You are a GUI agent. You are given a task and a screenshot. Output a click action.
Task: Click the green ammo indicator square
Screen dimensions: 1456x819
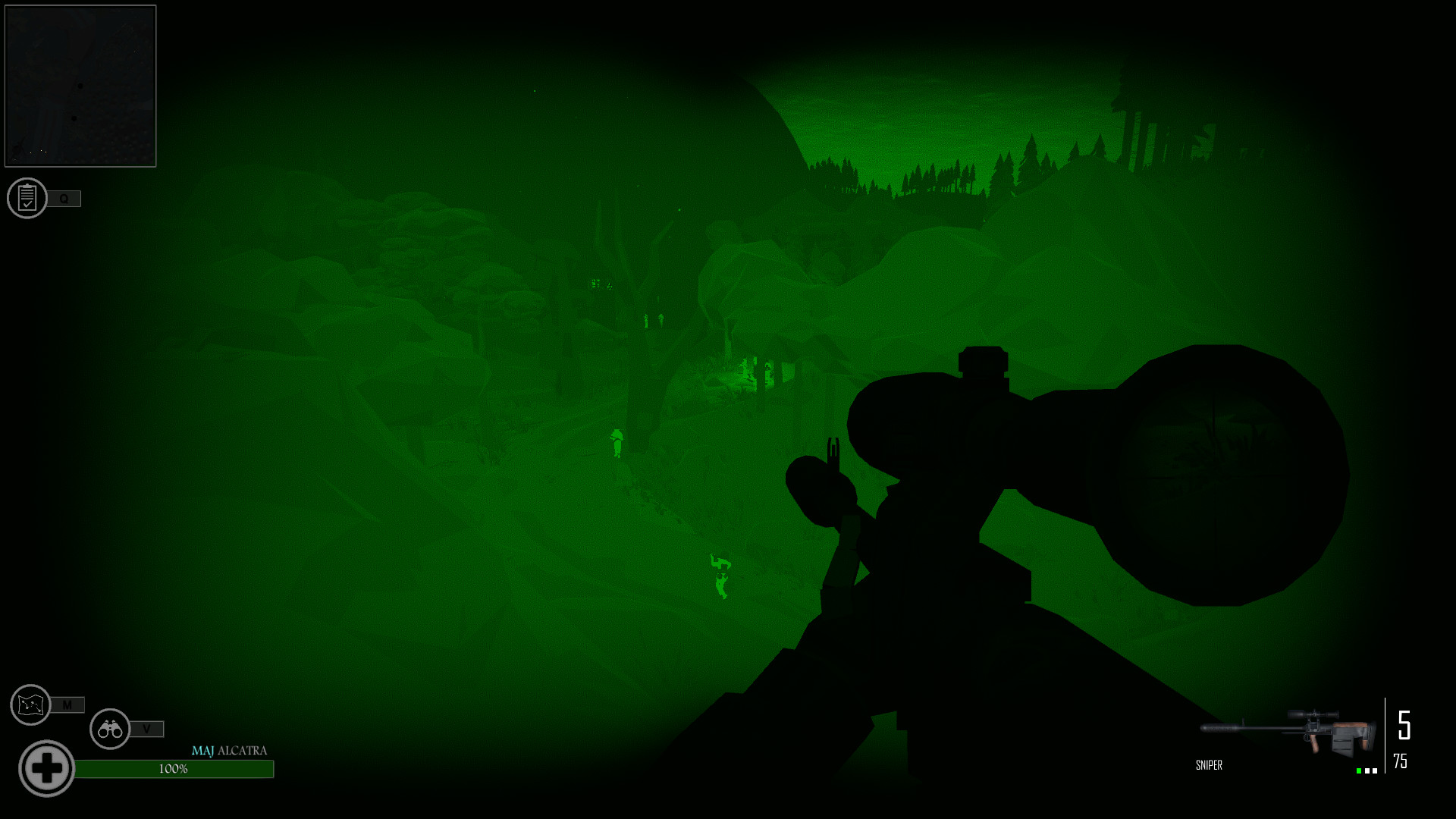[1359, 770]
